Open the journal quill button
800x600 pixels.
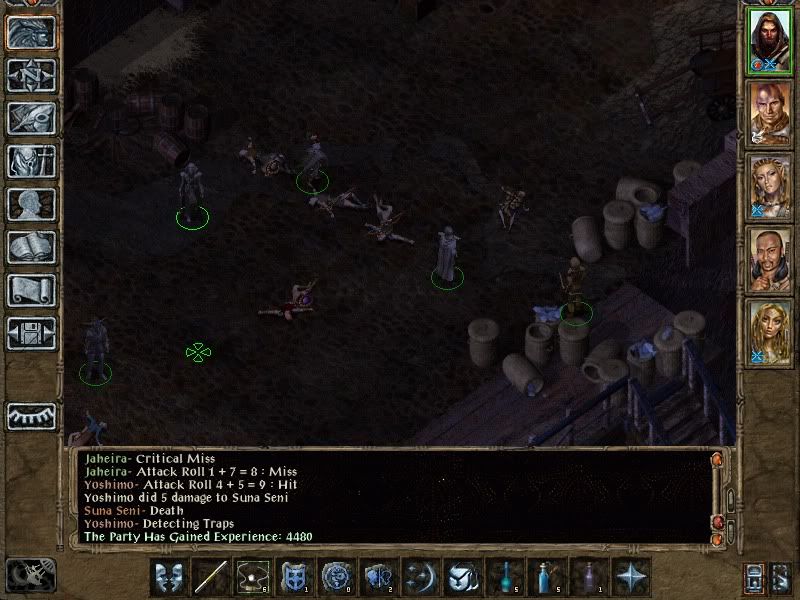click(31, 118)
